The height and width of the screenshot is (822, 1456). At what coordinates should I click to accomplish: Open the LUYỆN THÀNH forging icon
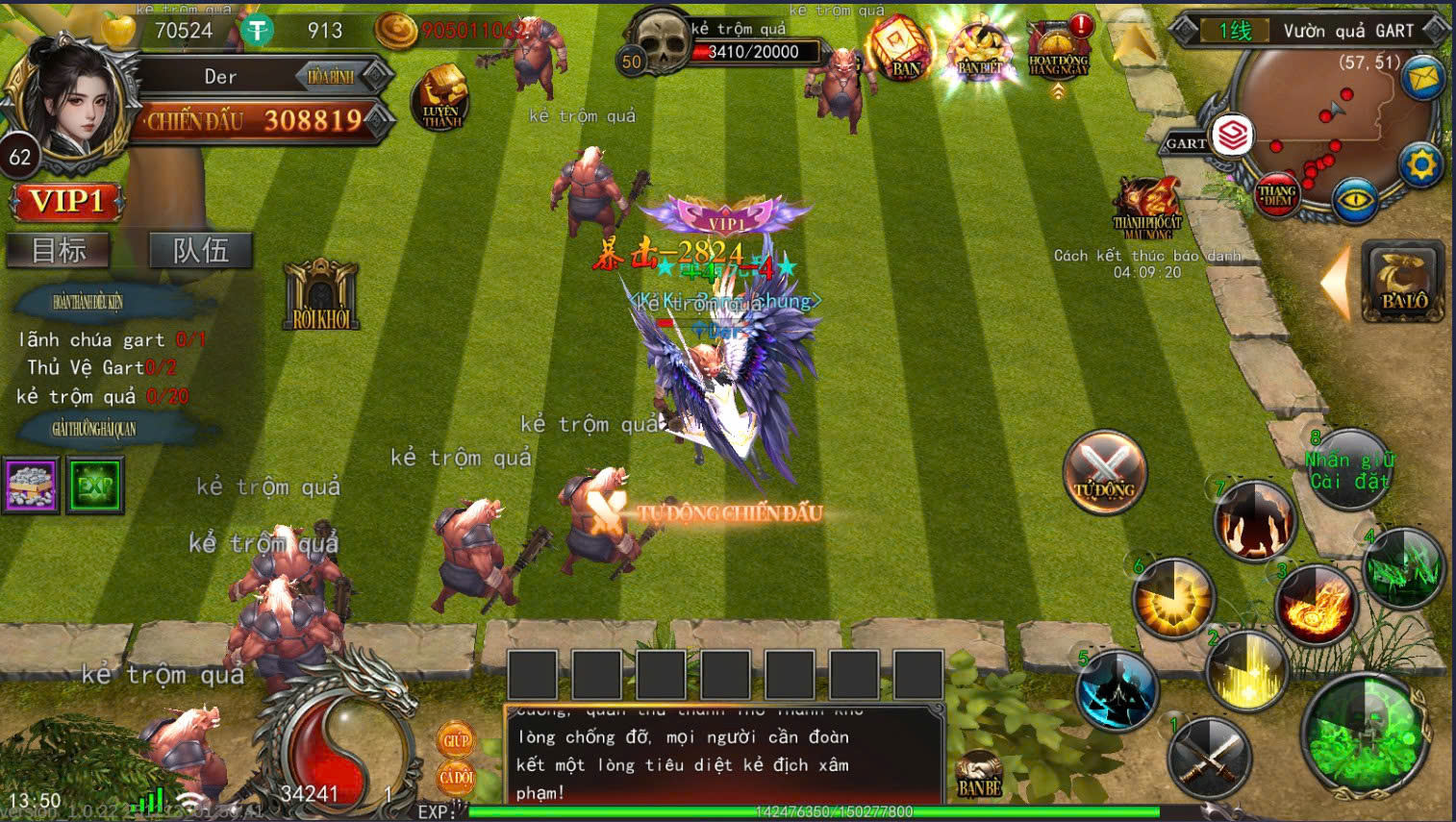tap(441, 99)
